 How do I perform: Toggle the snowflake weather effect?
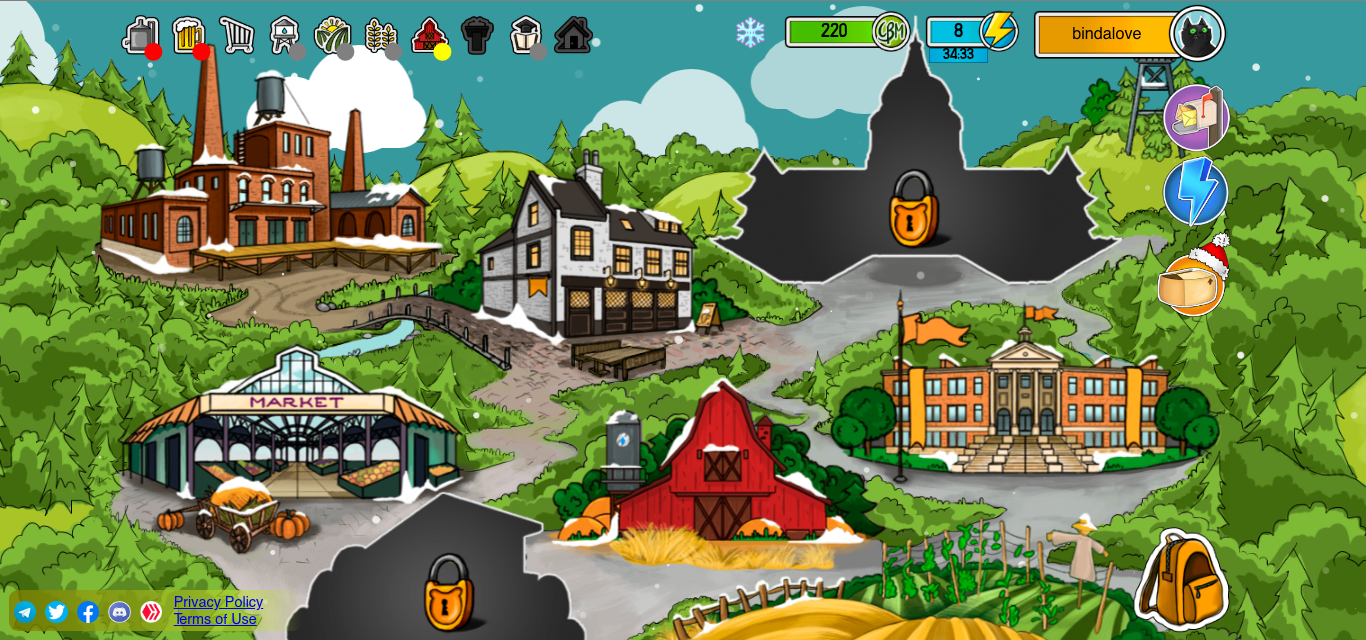(x=750, y=32)
